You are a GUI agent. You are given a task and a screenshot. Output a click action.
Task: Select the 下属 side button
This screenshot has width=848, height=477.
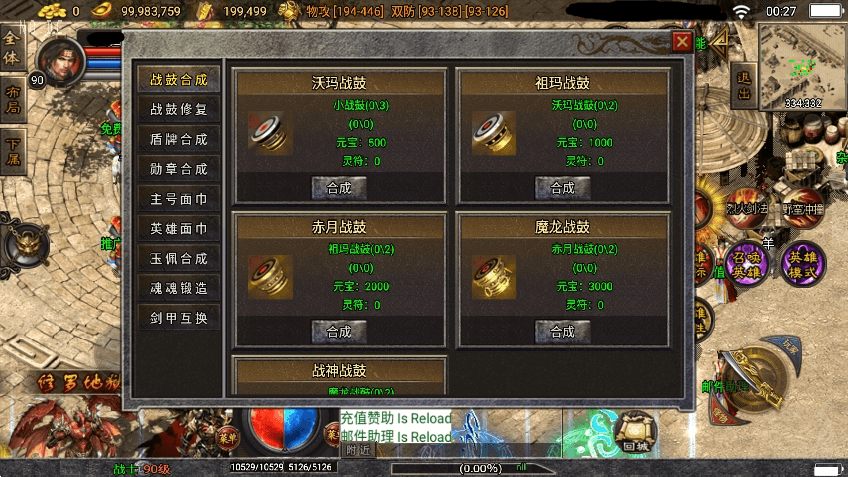coord(12,151)
